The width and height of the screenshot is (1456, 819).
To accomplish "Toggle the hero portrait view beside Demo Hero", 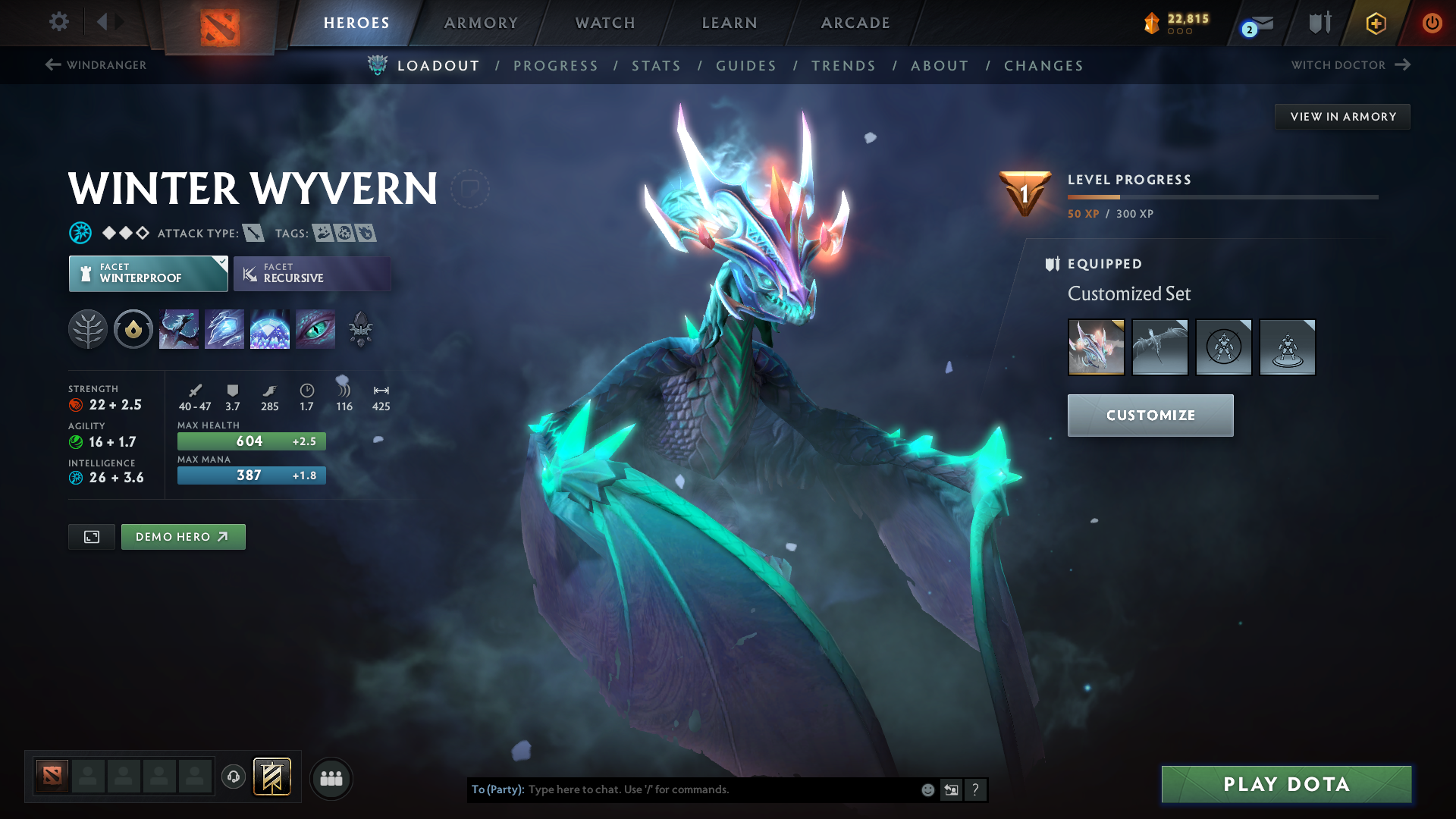I will pyautogui.click(x=91, y=536).
